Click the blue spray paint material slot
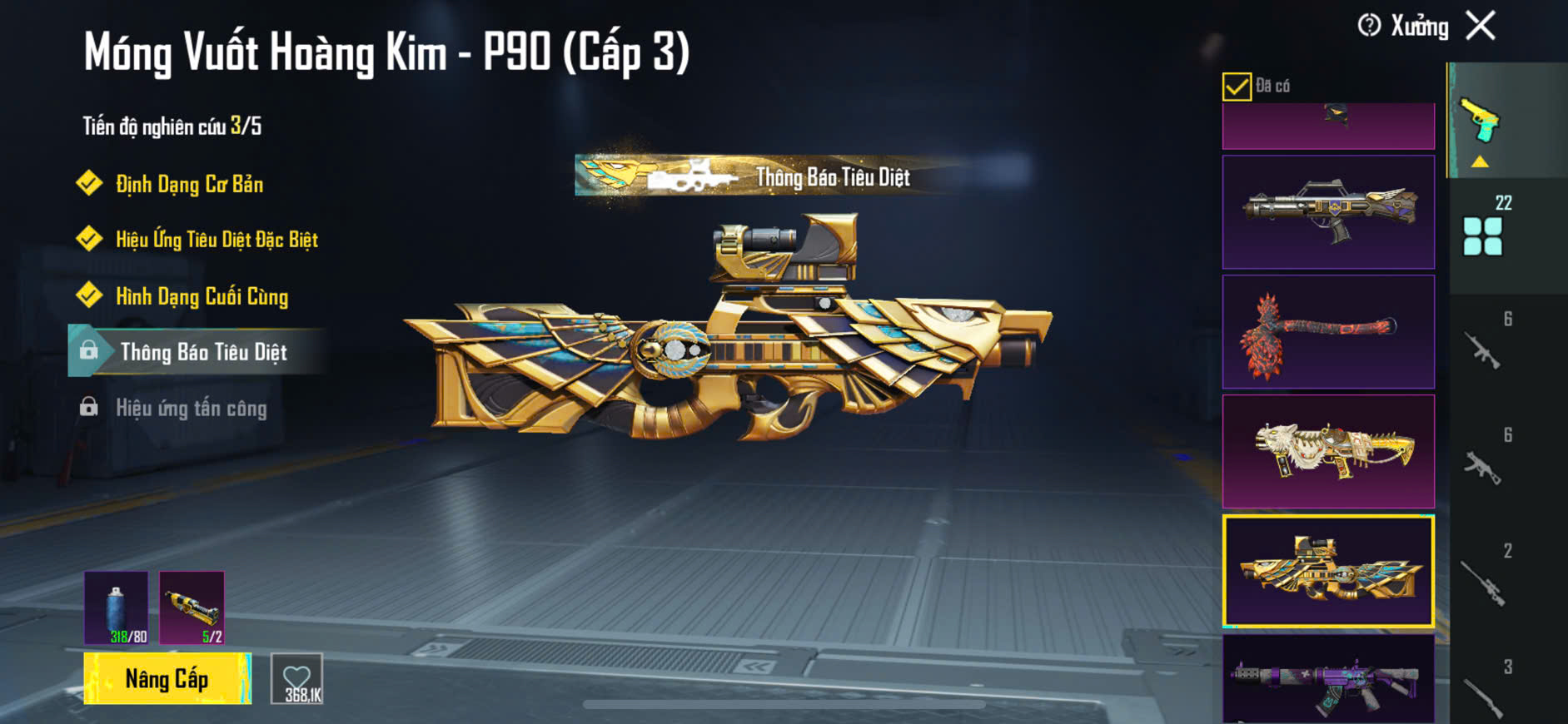The width and height of the screenshot is (1568, 724). click(x=117, y=607)
